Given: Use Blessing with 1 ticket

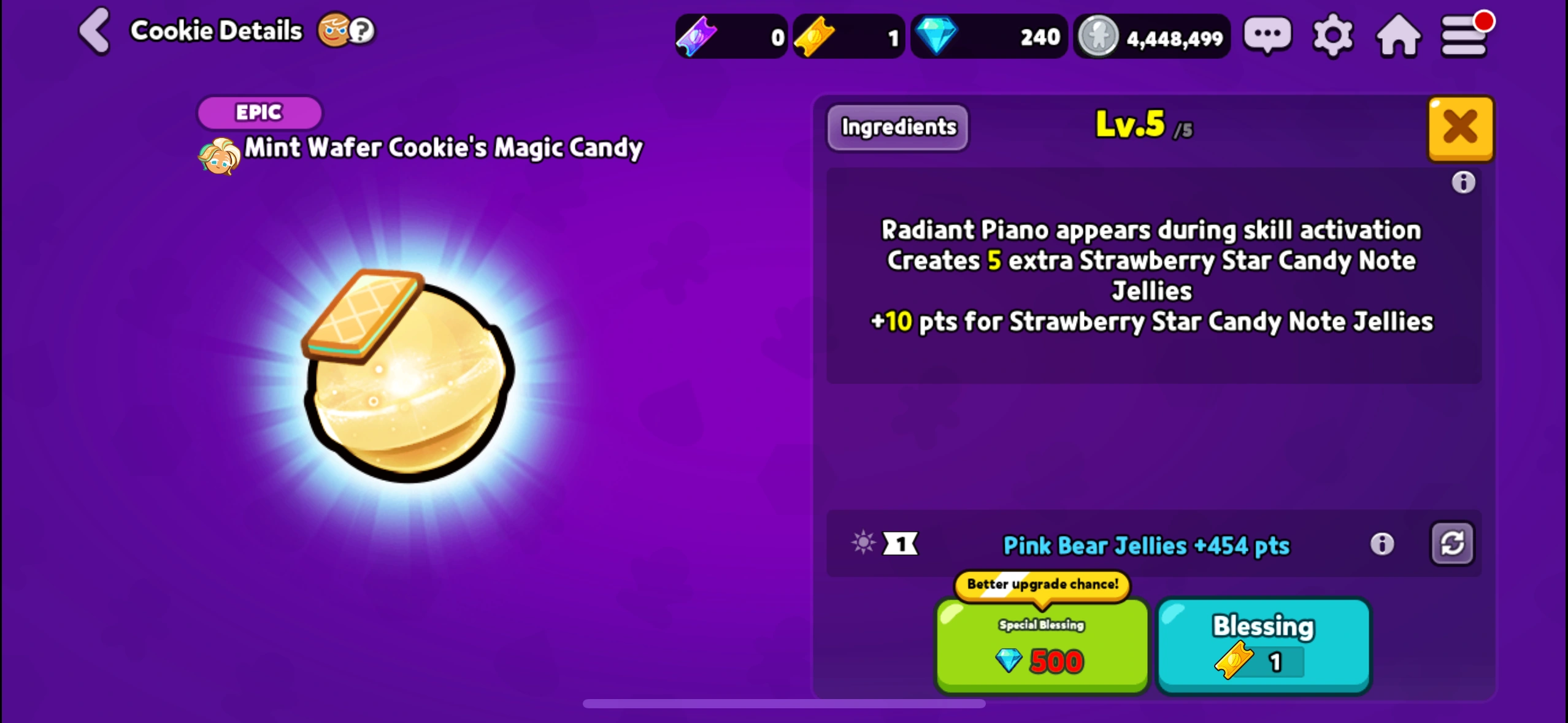Looking at the screenshot, I should click(1262, 646).
